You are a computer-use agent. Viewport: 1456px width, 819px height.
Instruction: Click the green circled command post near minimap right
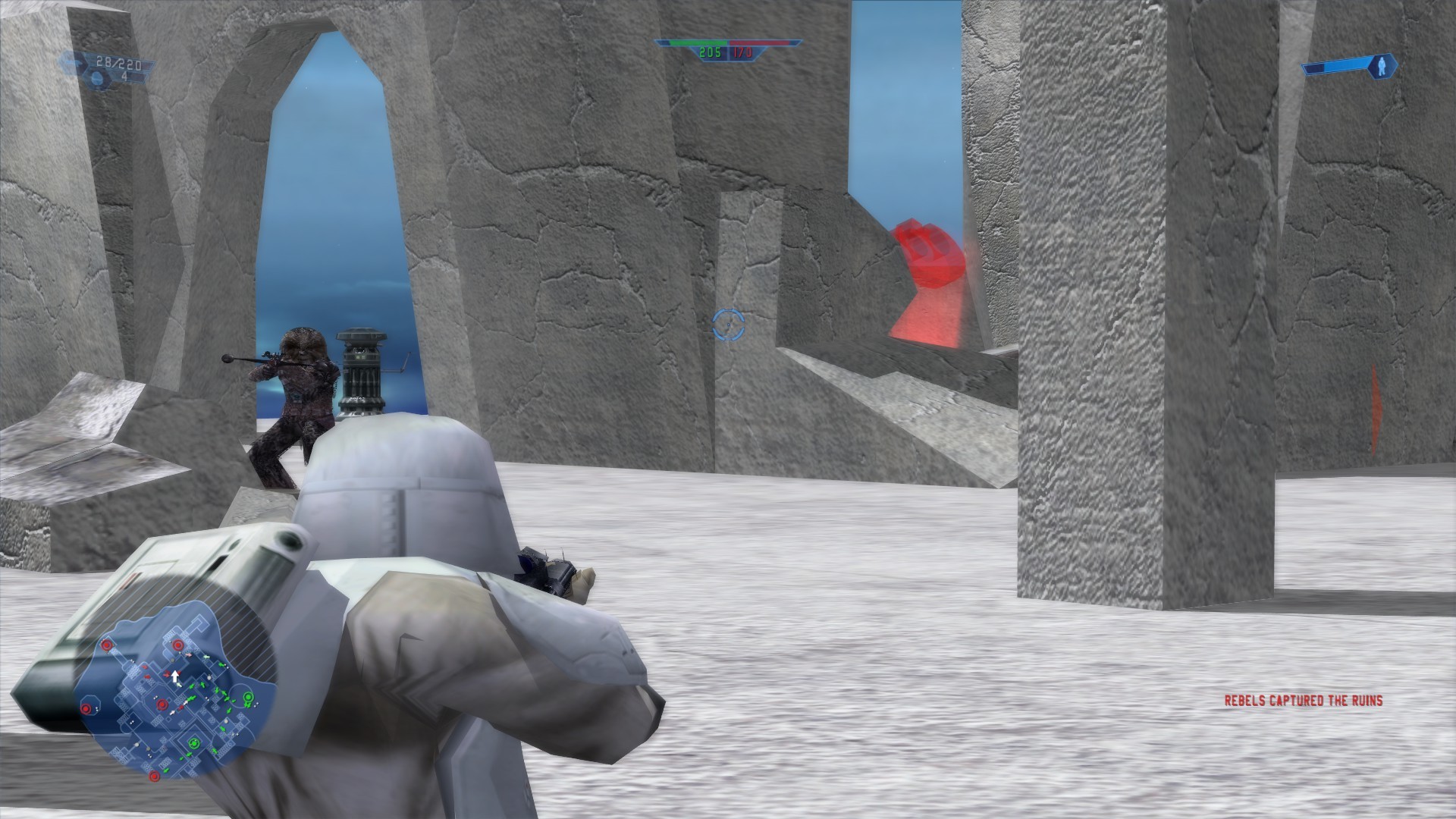pyautogui.click(x=248, y=697)
